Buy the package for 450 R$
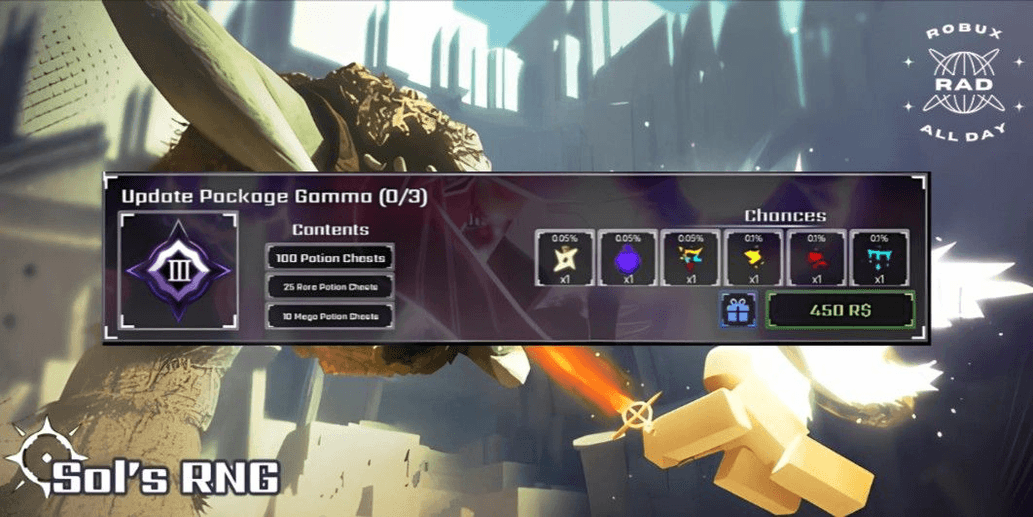Viewport: 1033px width, 517px height. 840,310
